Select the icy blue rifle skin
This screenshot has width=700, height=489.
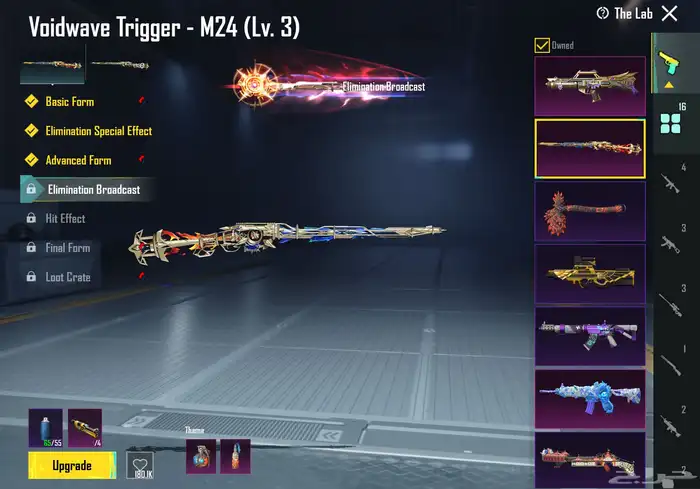[x=590, y=397]
